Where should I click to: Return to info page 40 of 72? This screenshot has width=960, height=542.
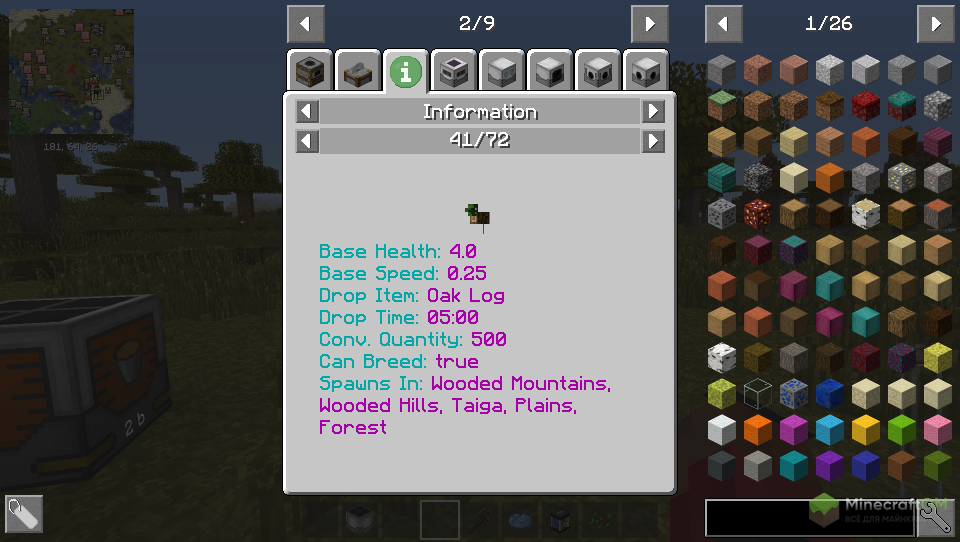click(x=308, y=141)
